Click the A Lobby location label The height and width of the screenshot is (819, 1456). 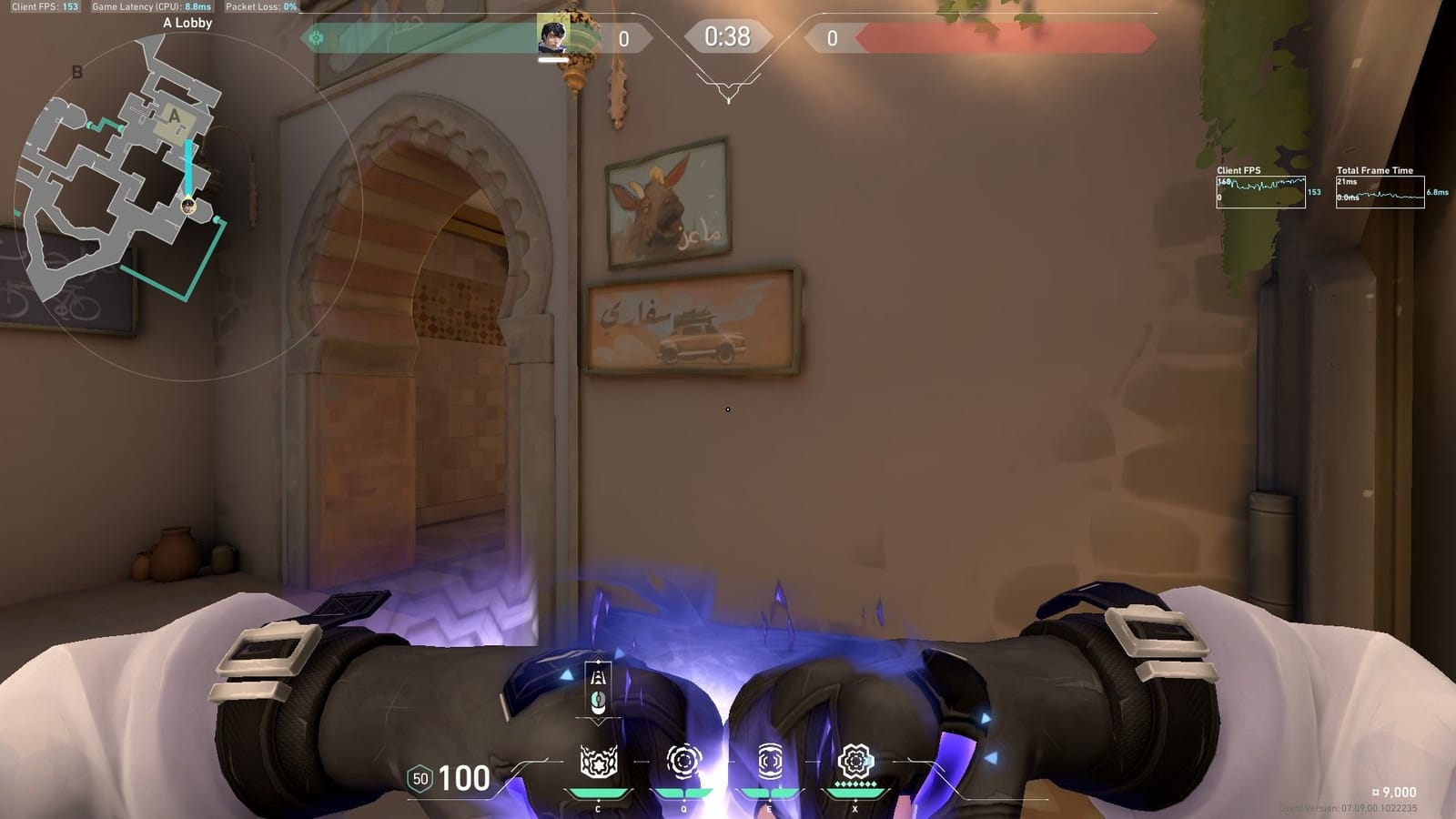pos(187,22)
